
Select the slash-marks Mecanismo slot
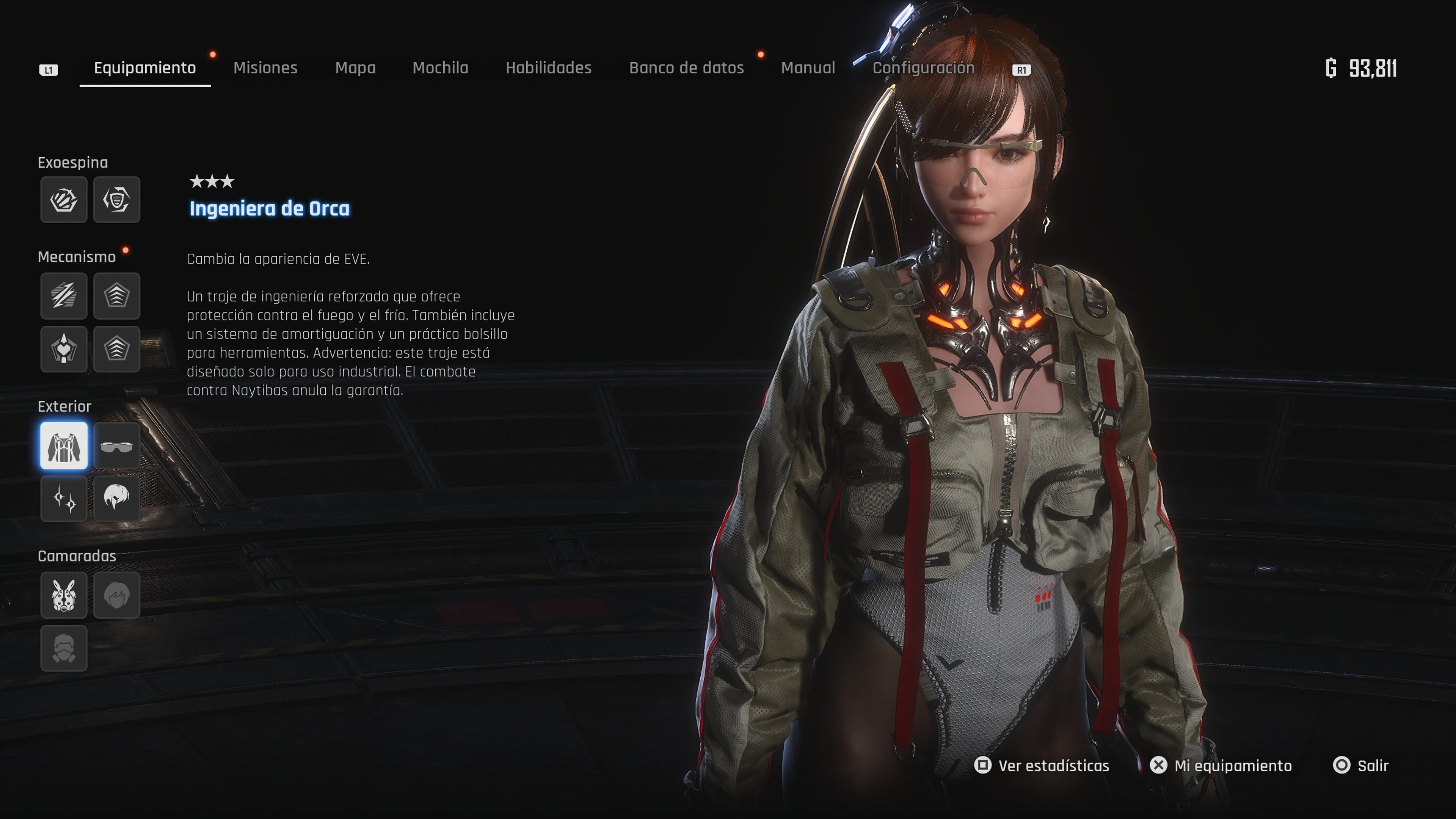coord(64,296)
